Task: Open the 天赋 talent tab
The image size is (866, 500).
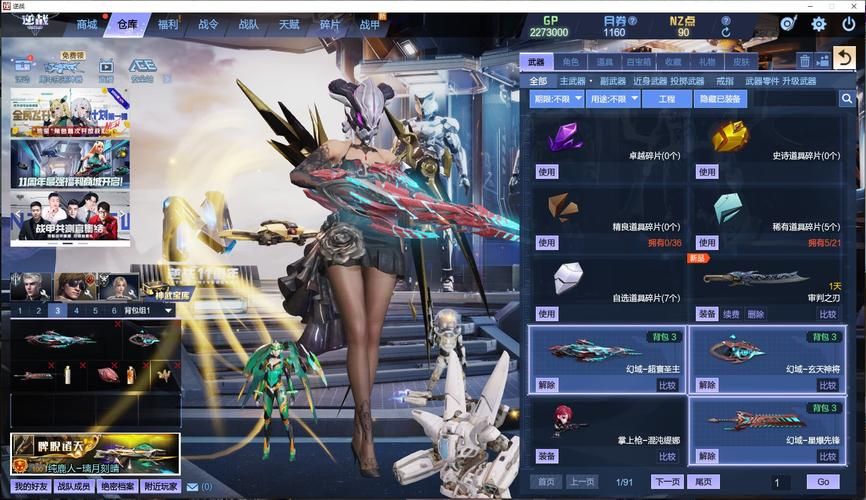Action: tap(289, 24)
